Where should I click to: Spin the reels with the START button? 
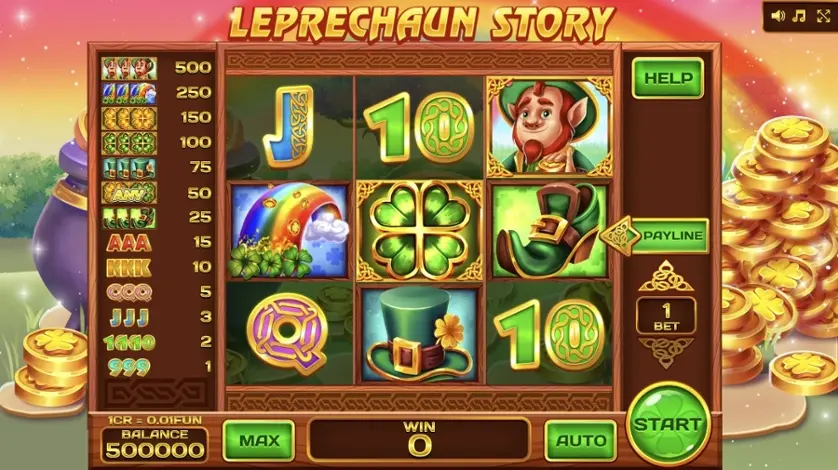668,423
